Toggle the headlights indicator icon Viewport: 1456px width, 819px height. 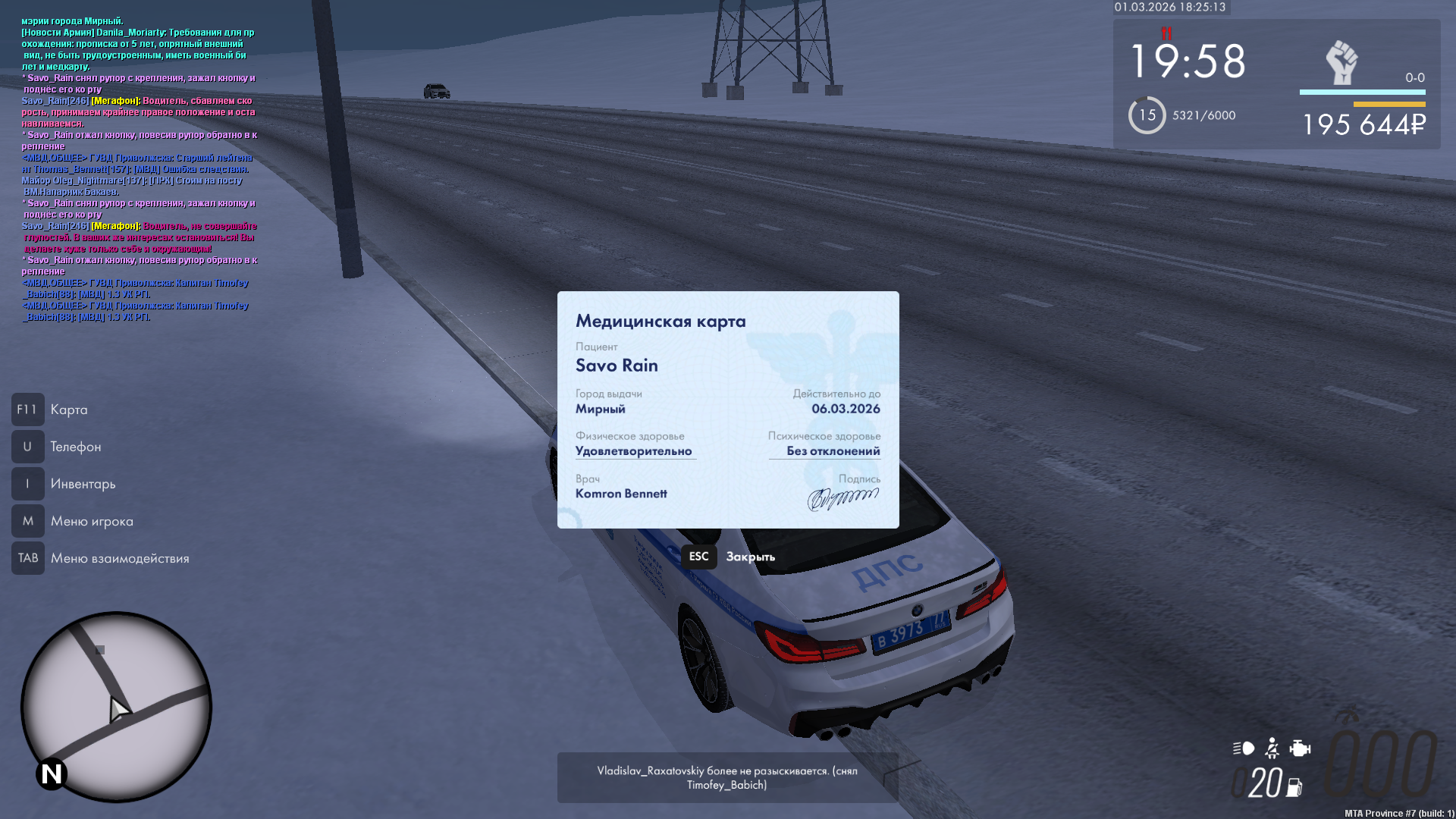[1244, 748]
